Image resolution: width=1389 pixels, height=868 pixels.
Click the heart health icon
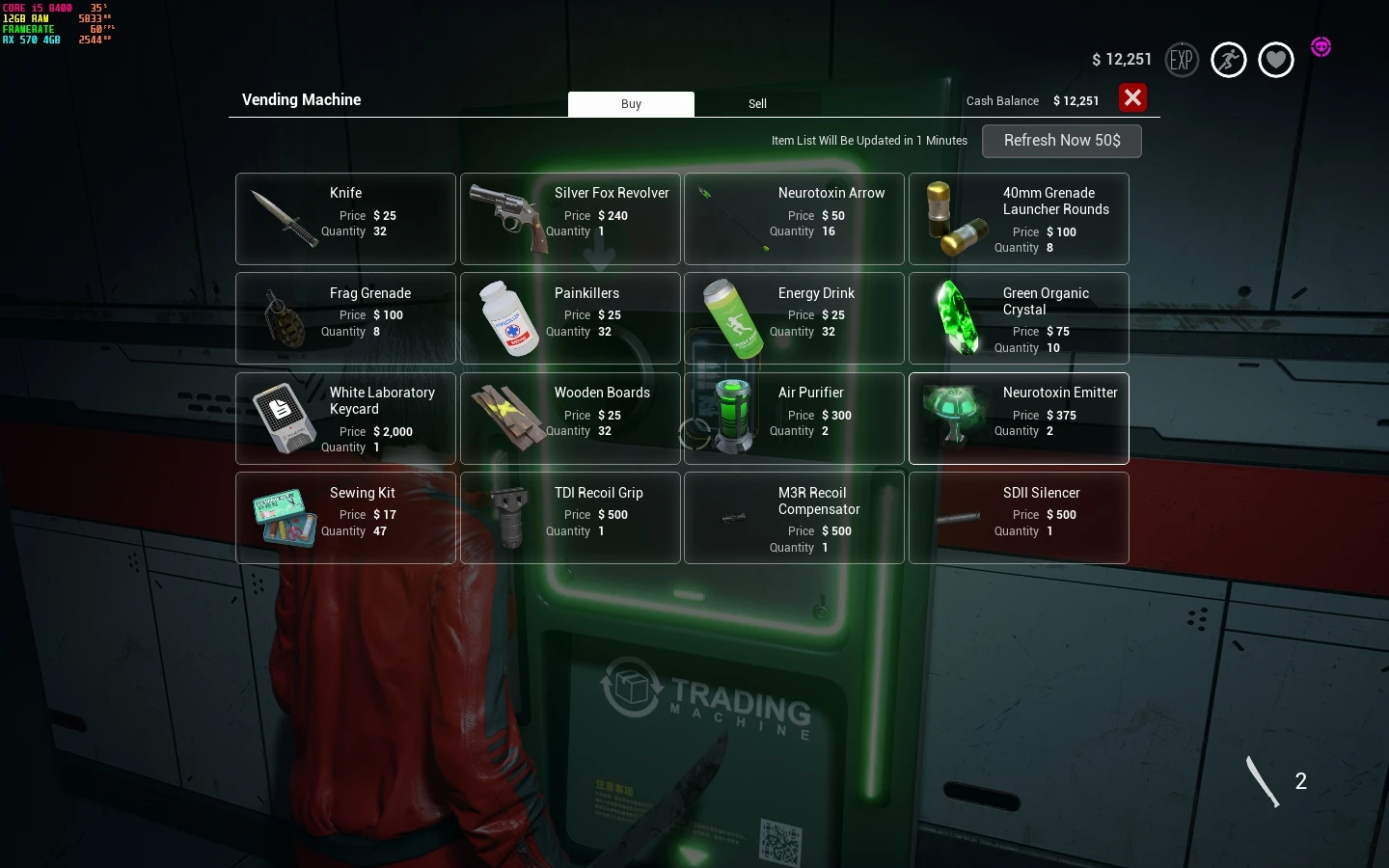click(x=1275, y=60)
